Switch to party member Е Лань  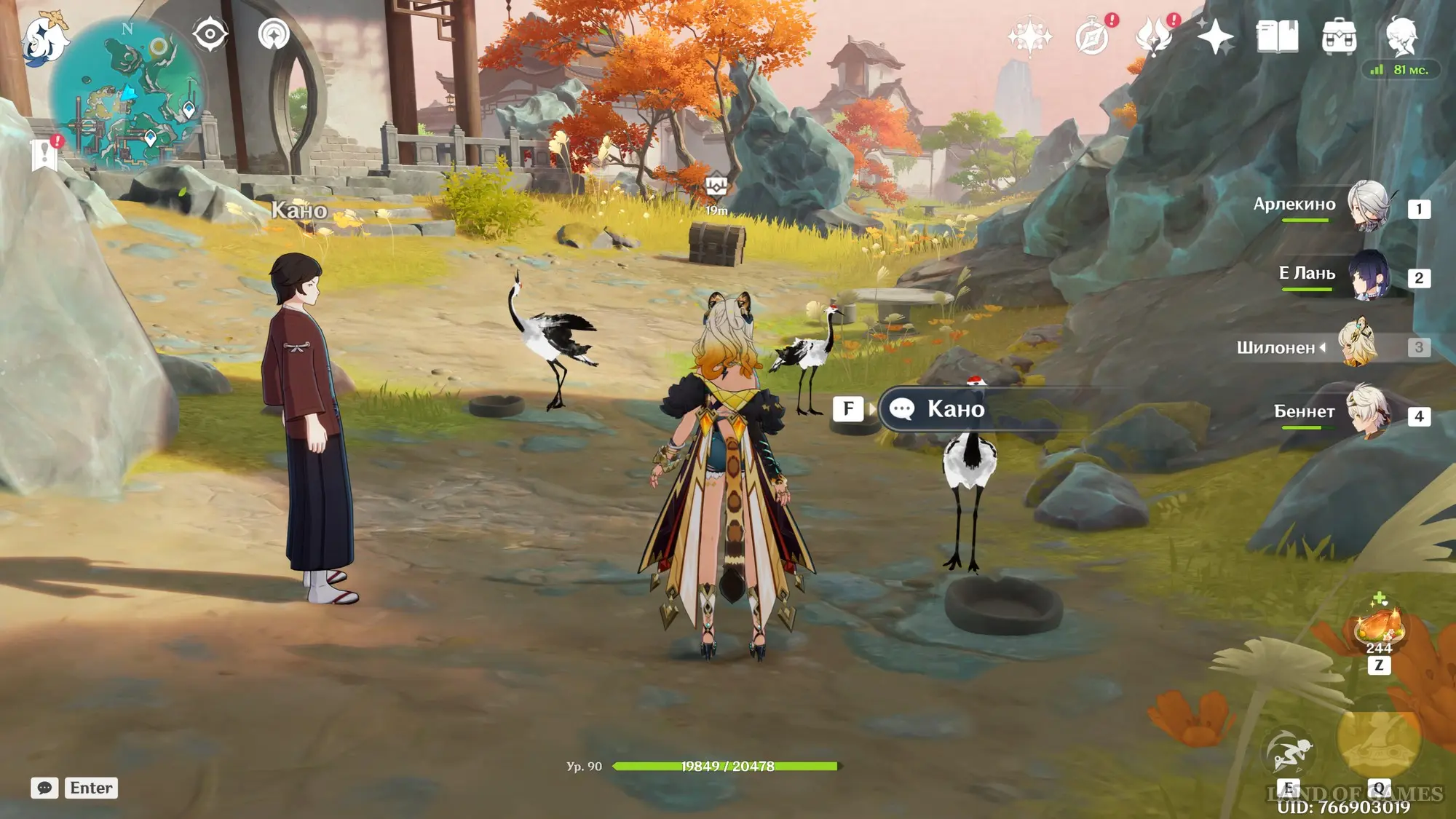click(x=1369, y=275)
